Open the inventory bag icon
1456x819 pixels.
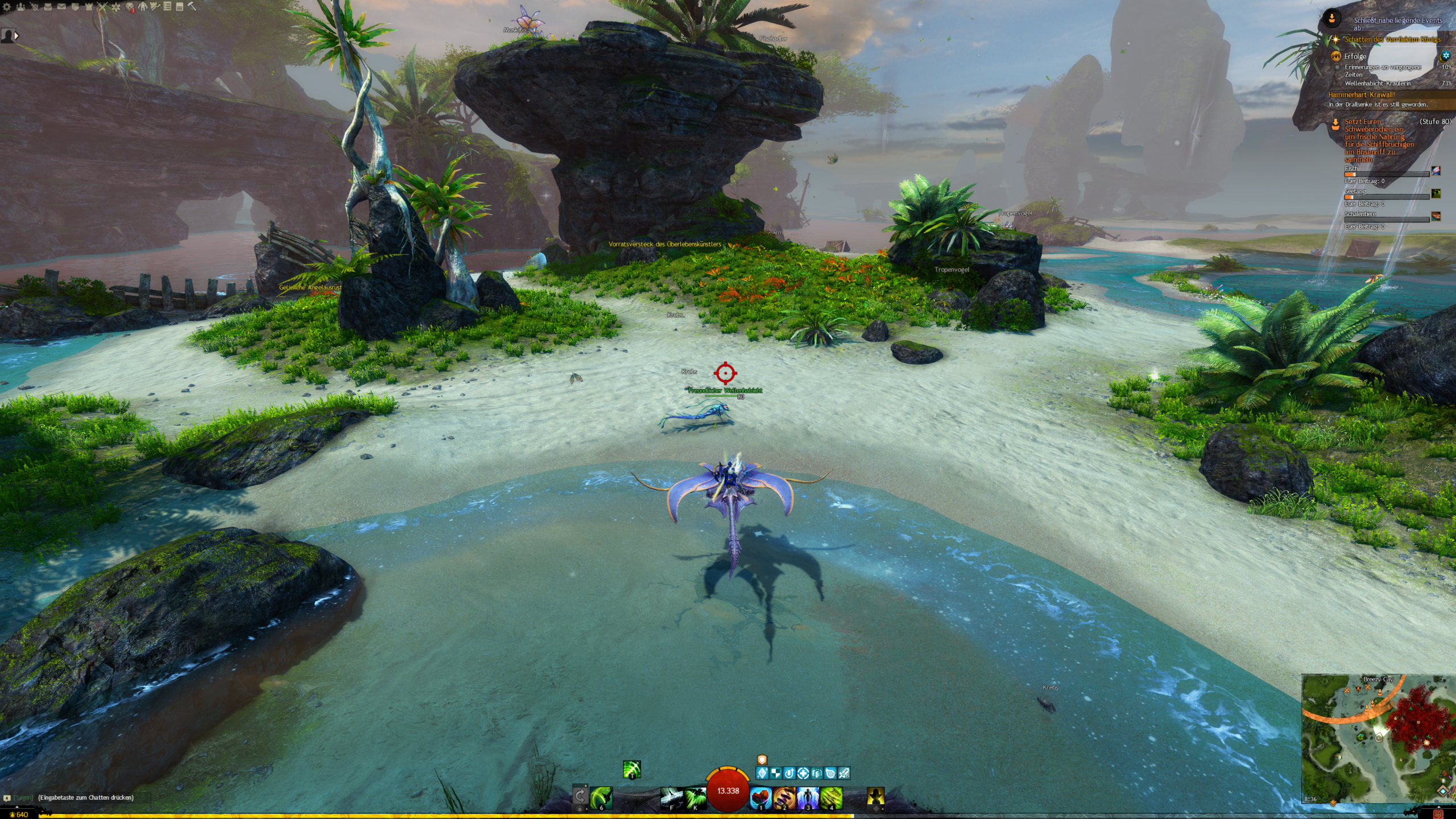click(48, 7)
